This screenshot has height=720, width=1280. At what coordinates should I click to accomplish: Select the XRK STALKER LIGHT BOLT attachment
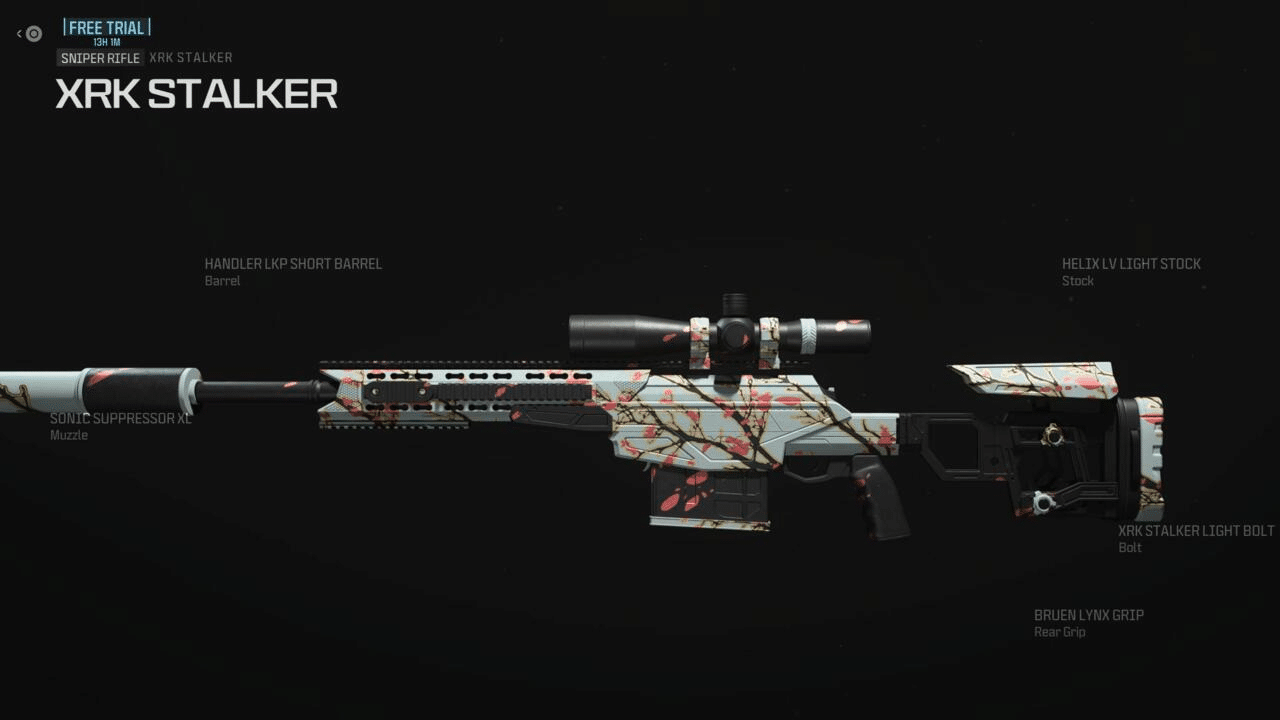(x=1196, y=531)
